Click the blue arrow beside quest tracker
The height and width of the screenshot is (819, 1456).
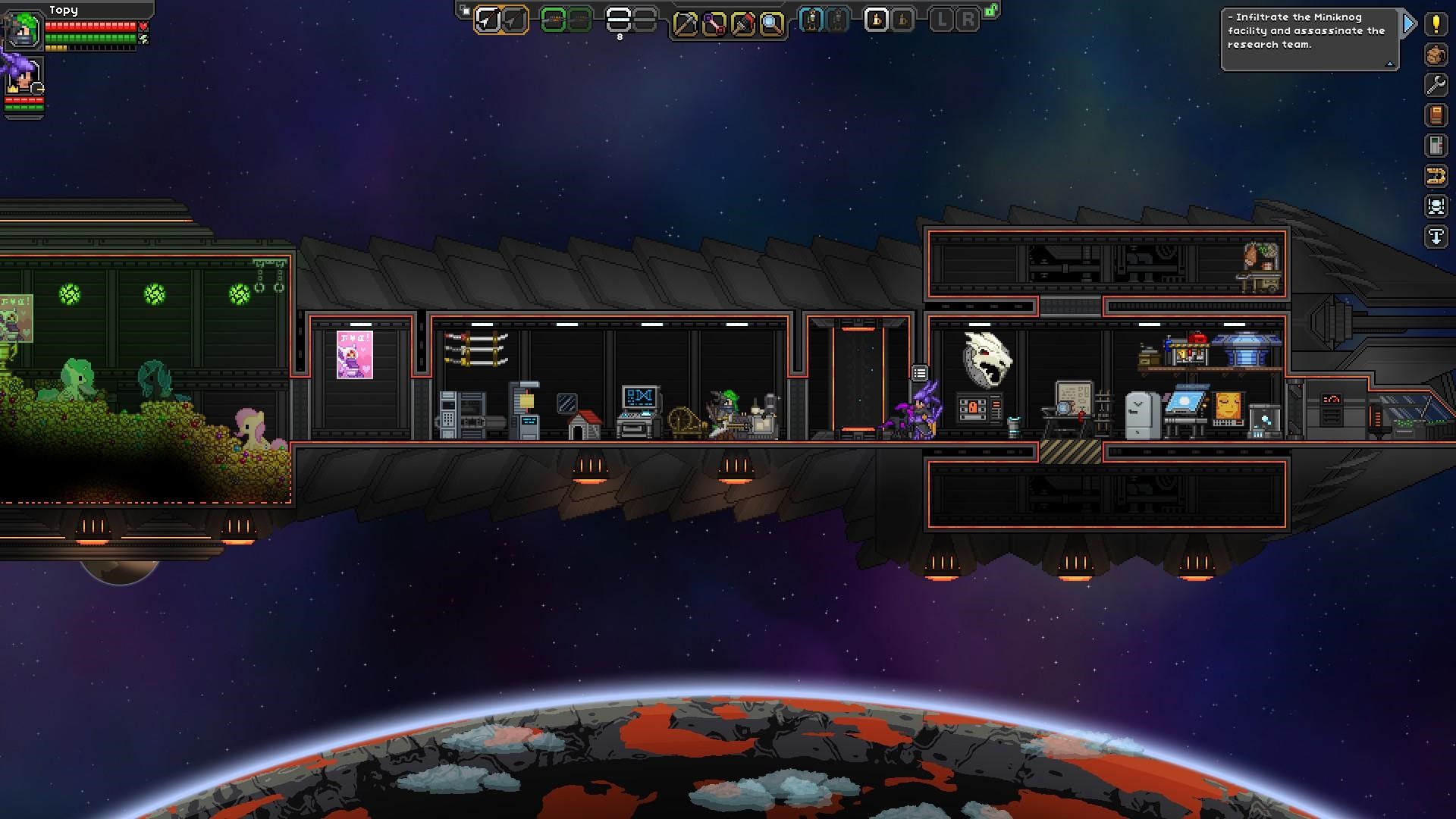click(x=1409, y=24)
